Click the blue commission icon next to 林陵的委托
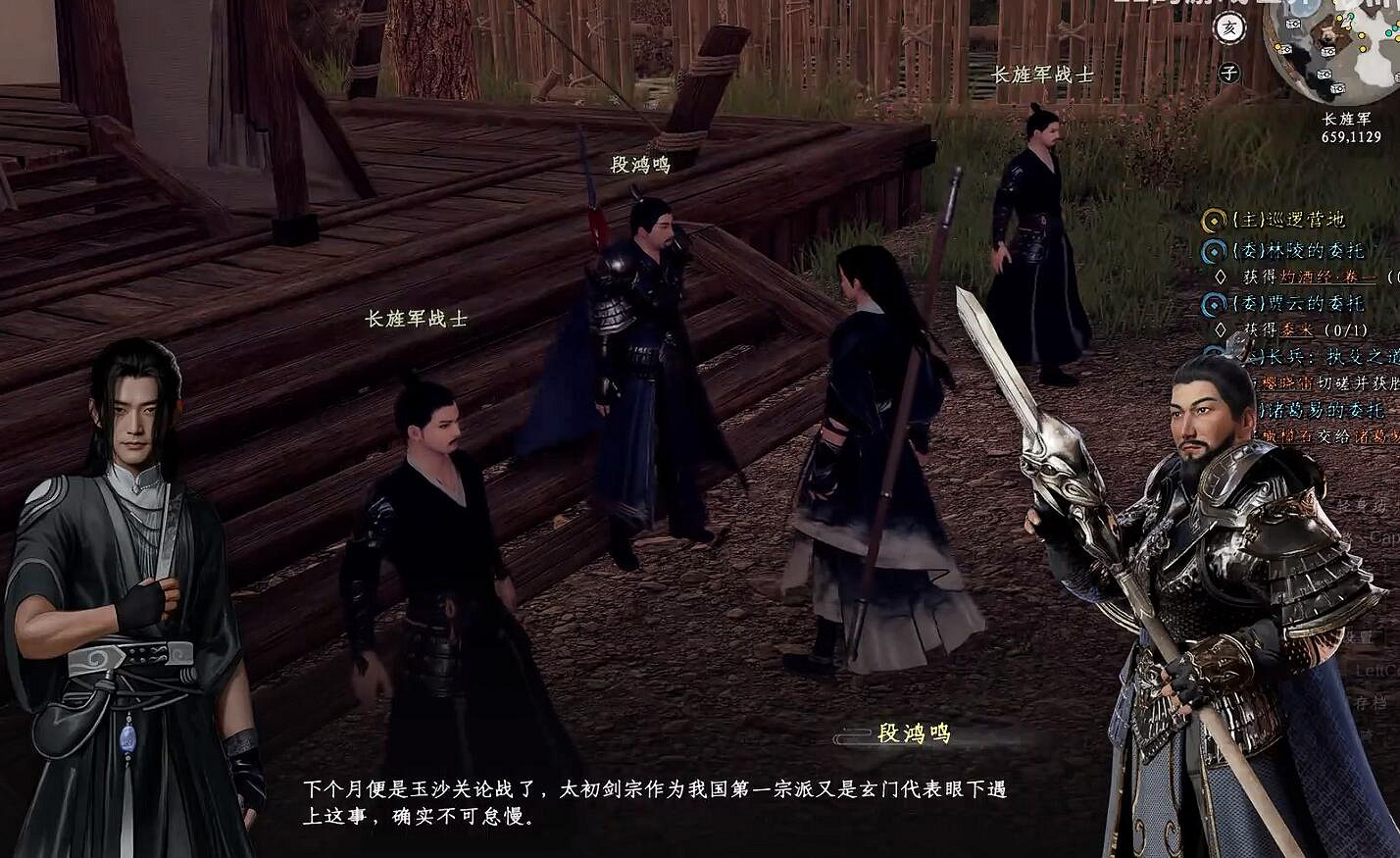1400x858 pixels. 1215,251
